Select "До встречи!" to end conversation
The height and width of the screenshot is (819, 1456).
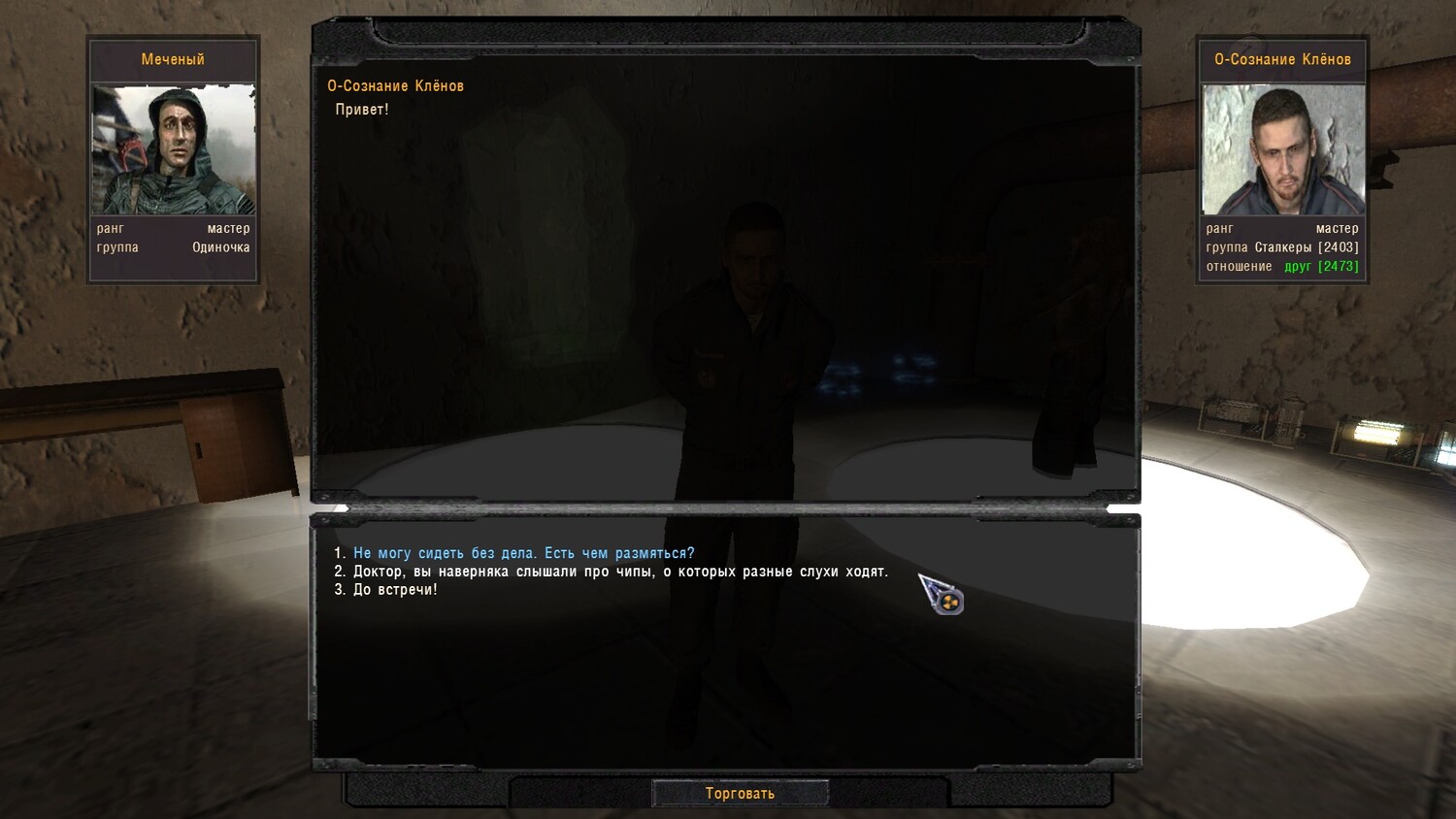click(x=395, y=590)
